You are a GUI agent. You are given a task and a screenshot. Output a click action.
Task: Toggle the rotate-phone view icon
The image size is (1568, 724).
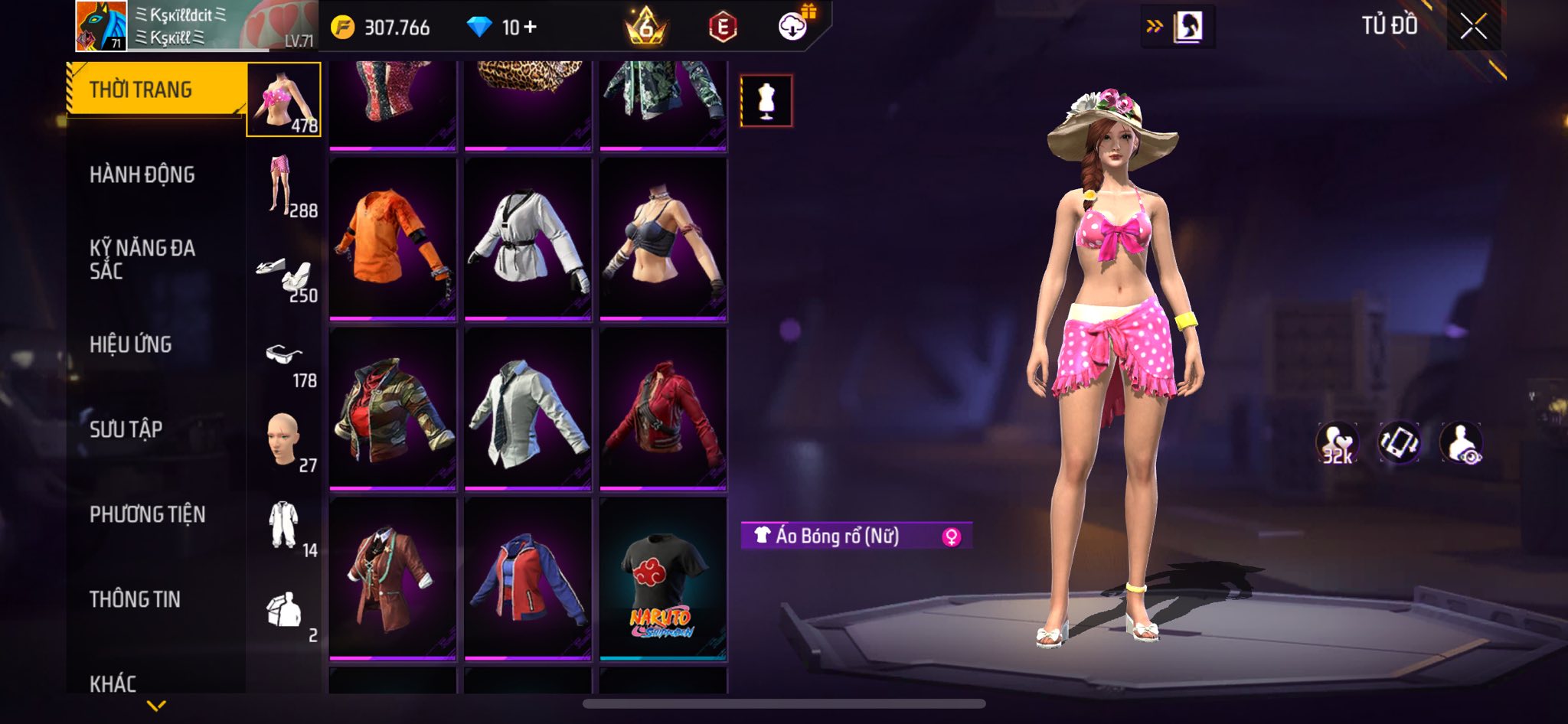(1399, 442)
